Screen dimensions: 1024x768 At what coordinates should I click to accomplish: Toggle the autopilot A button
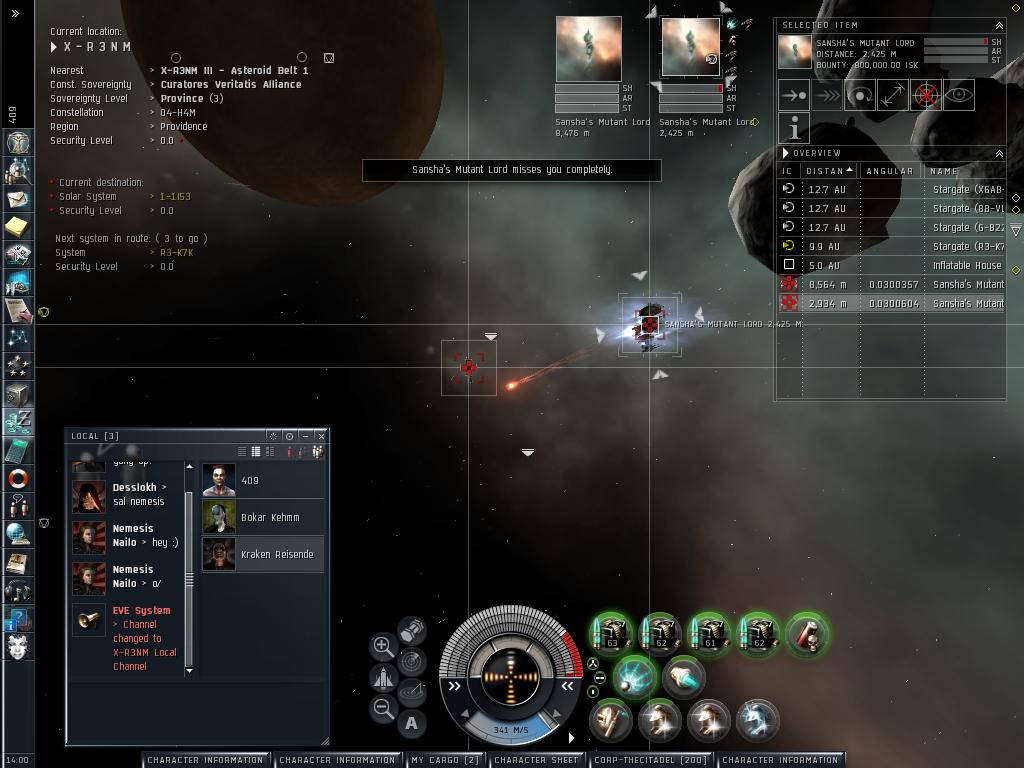pos(411,722)
